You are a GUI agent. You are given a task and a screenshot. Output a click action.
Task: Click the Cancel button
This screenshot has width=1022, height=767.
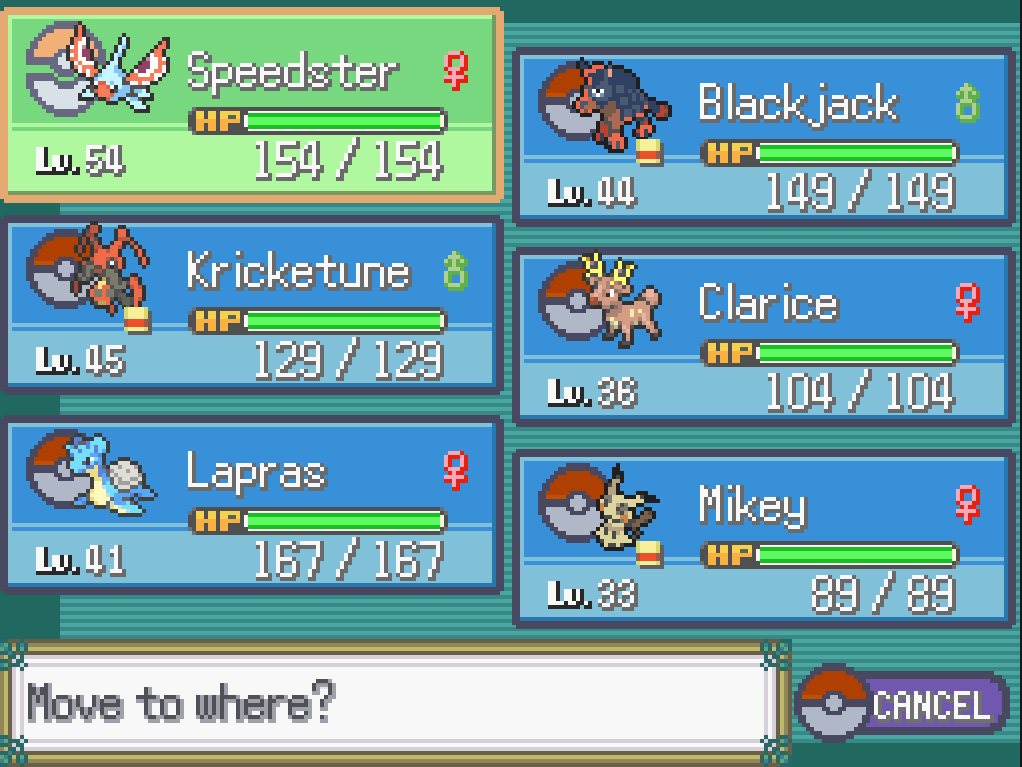pos(903,704)
